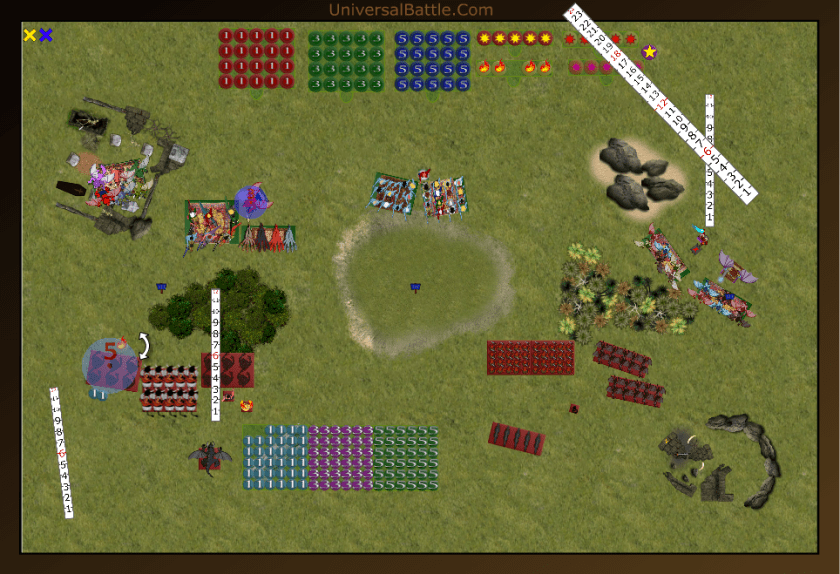This screenshot has height=574, width=840.
Task: Select the wide red horde unit
Action: pyautogui.click(x=530, y=357)
